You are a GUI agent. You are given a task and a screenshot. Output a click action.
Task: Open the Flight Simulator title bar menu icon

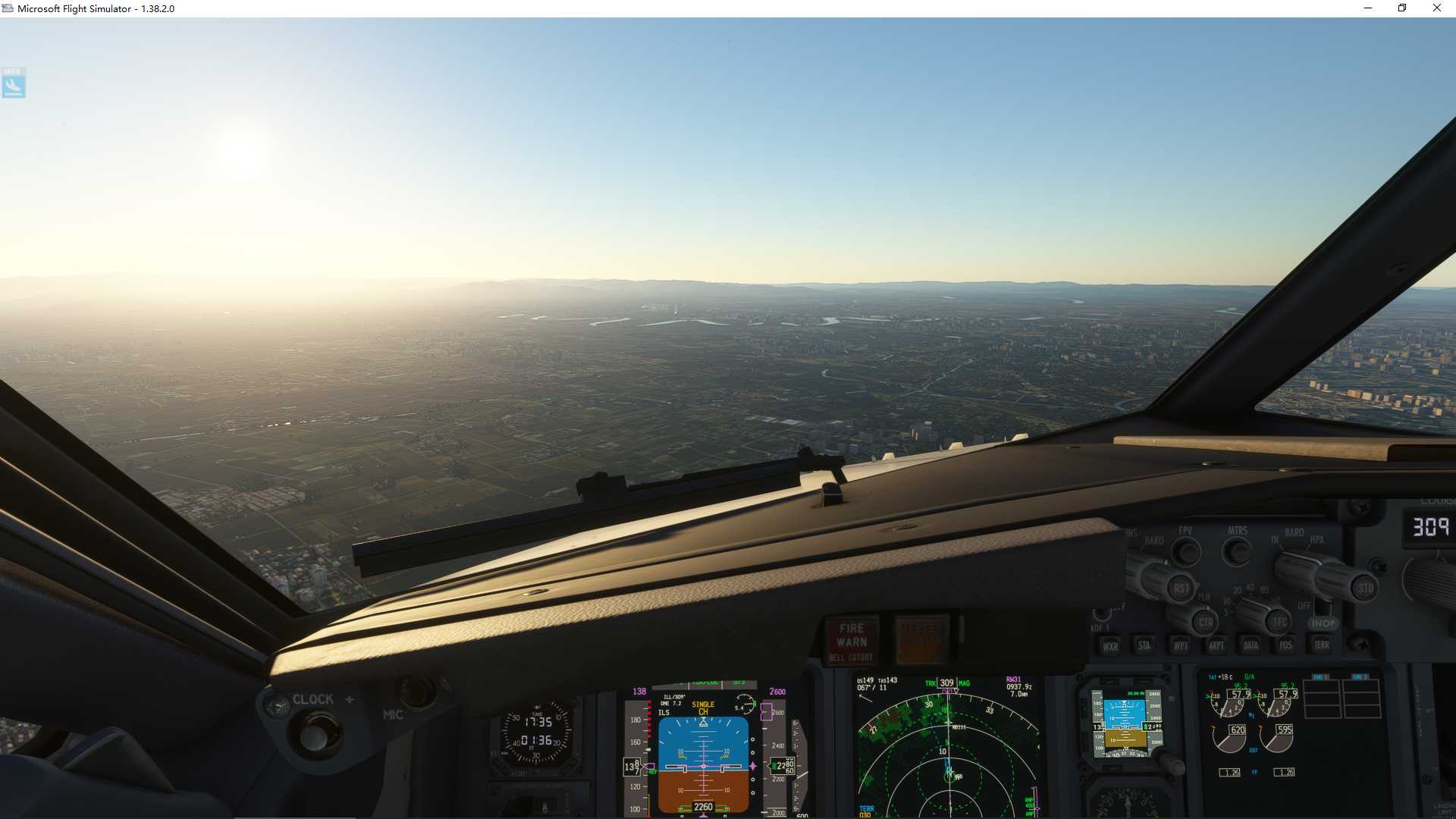(6, 8)
